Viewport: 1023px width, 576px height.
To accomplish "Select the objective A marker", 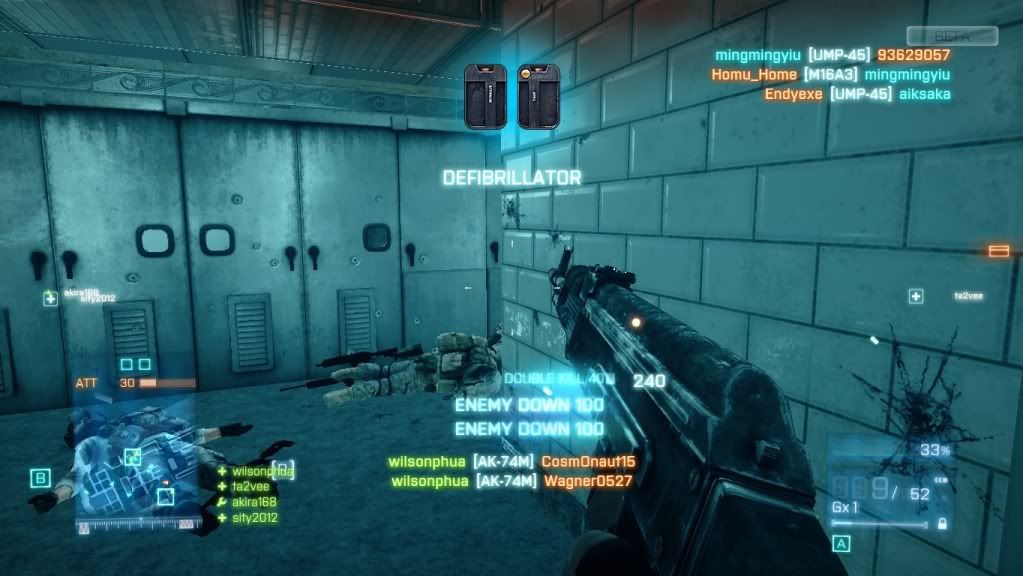I will click(840, 544).
